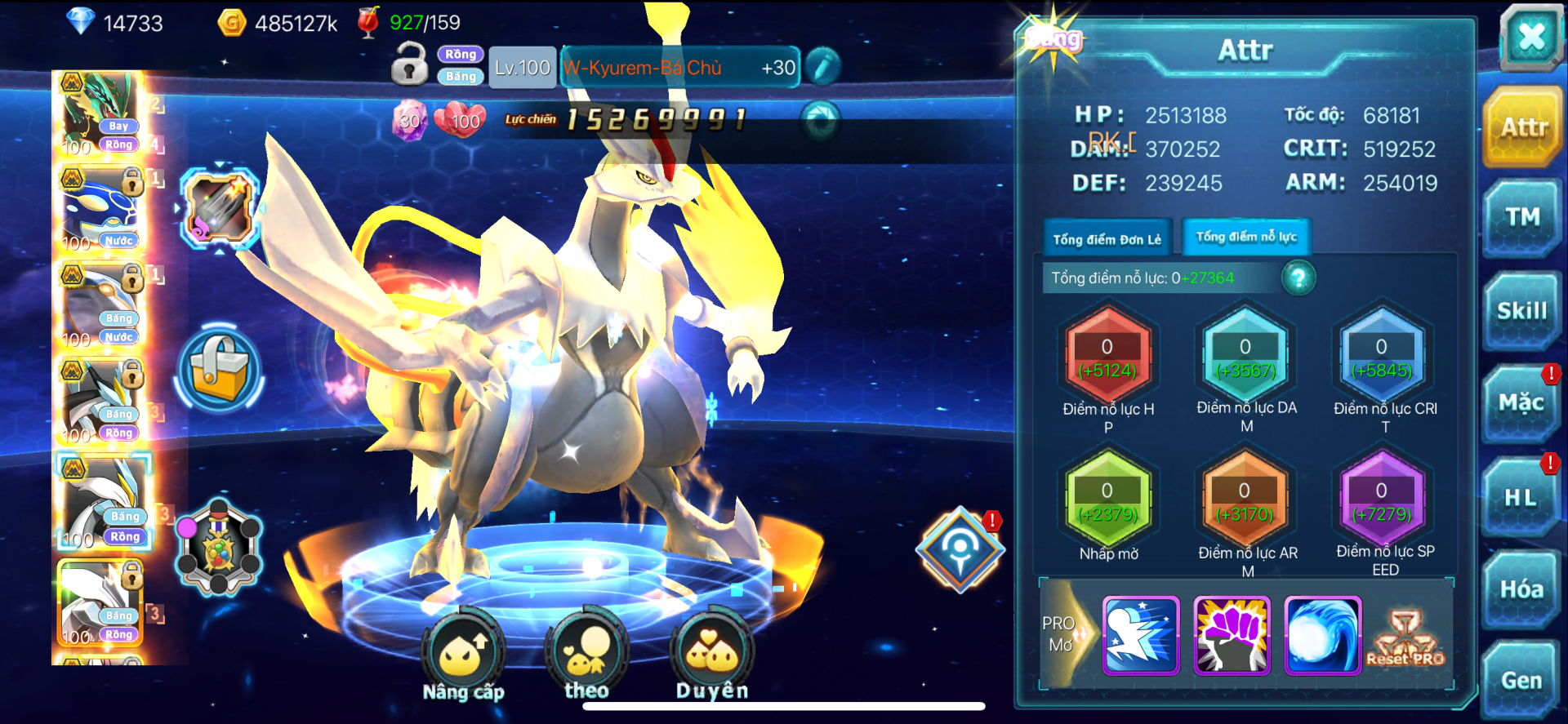Screen dimensions: 1568x724
Task: Show the Tổng điểm Đơn Lẻ tab
Action: click(x=1107, y=239)
